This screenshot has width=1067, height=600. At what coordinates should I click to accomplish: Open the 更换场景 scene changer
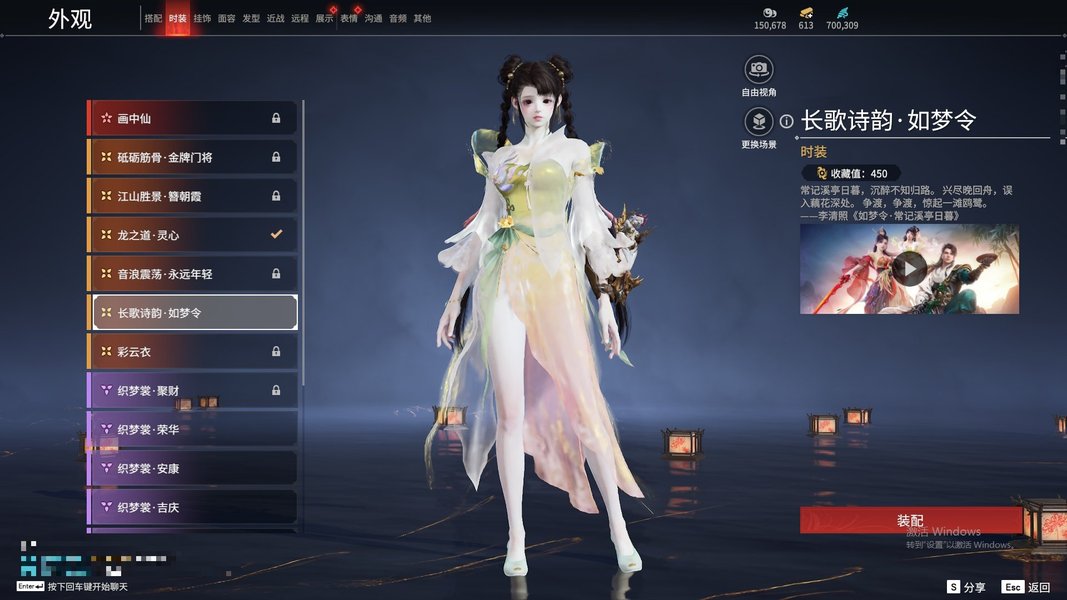click(759, 122)
